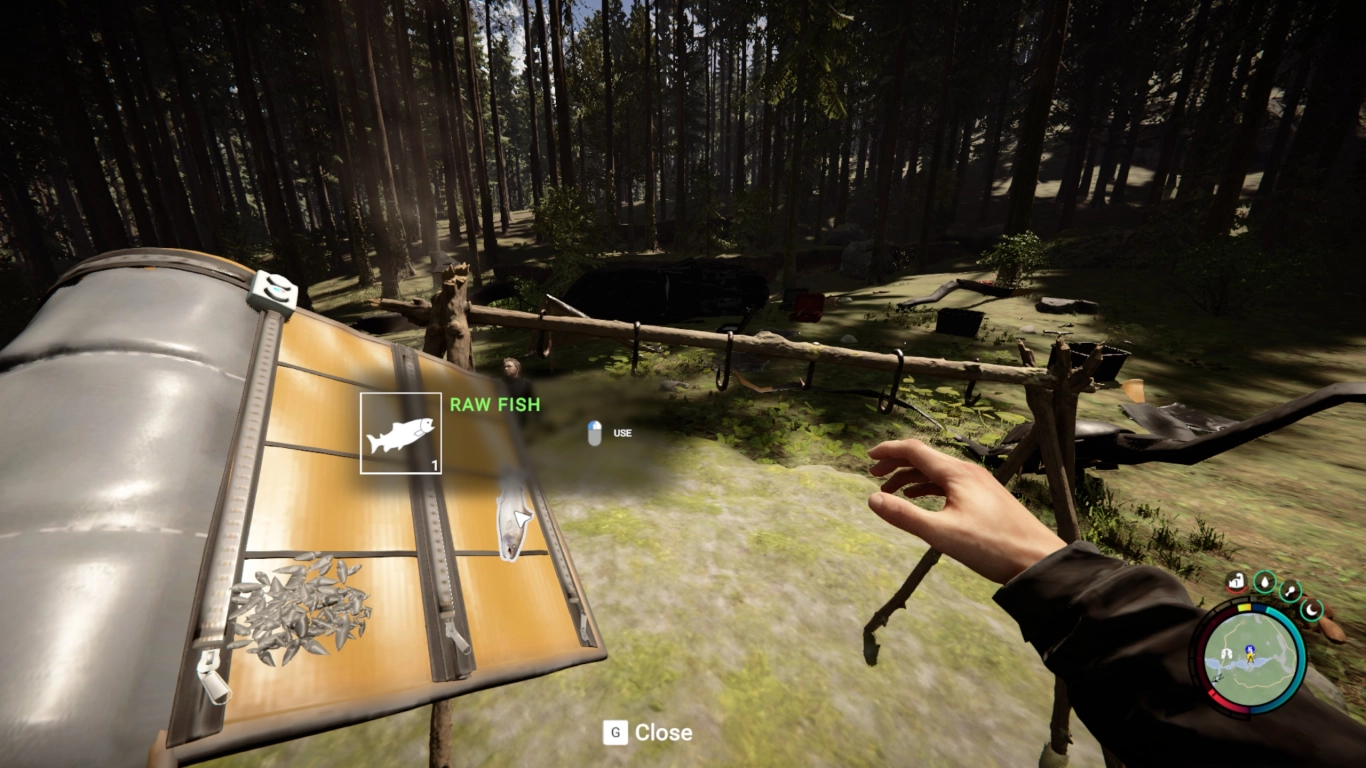
Task: Click the drumstick hunger icon
Action: (1290, 591)
